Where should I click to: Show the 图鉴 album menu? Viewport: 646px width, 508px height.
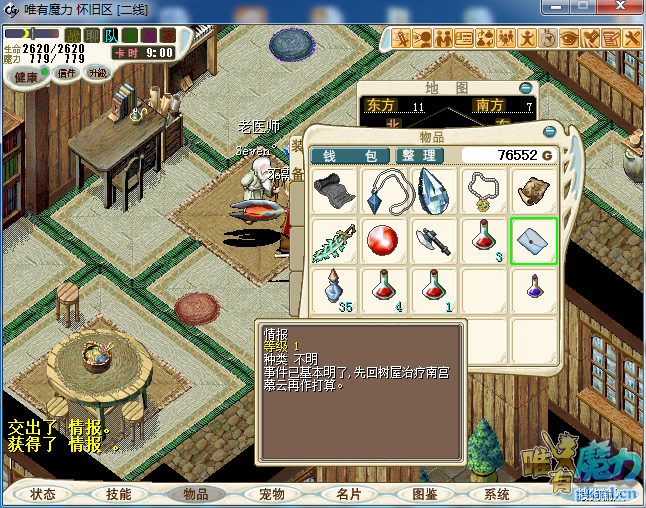[423, 494]
